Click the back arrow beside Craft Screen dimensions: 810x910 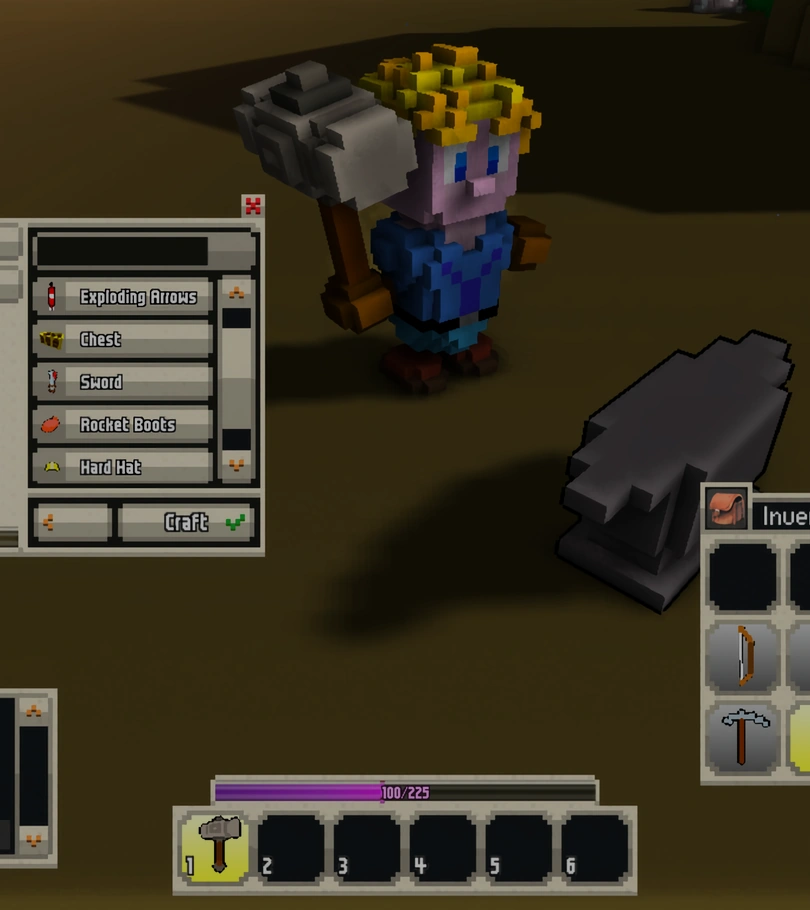click(70, 522)
